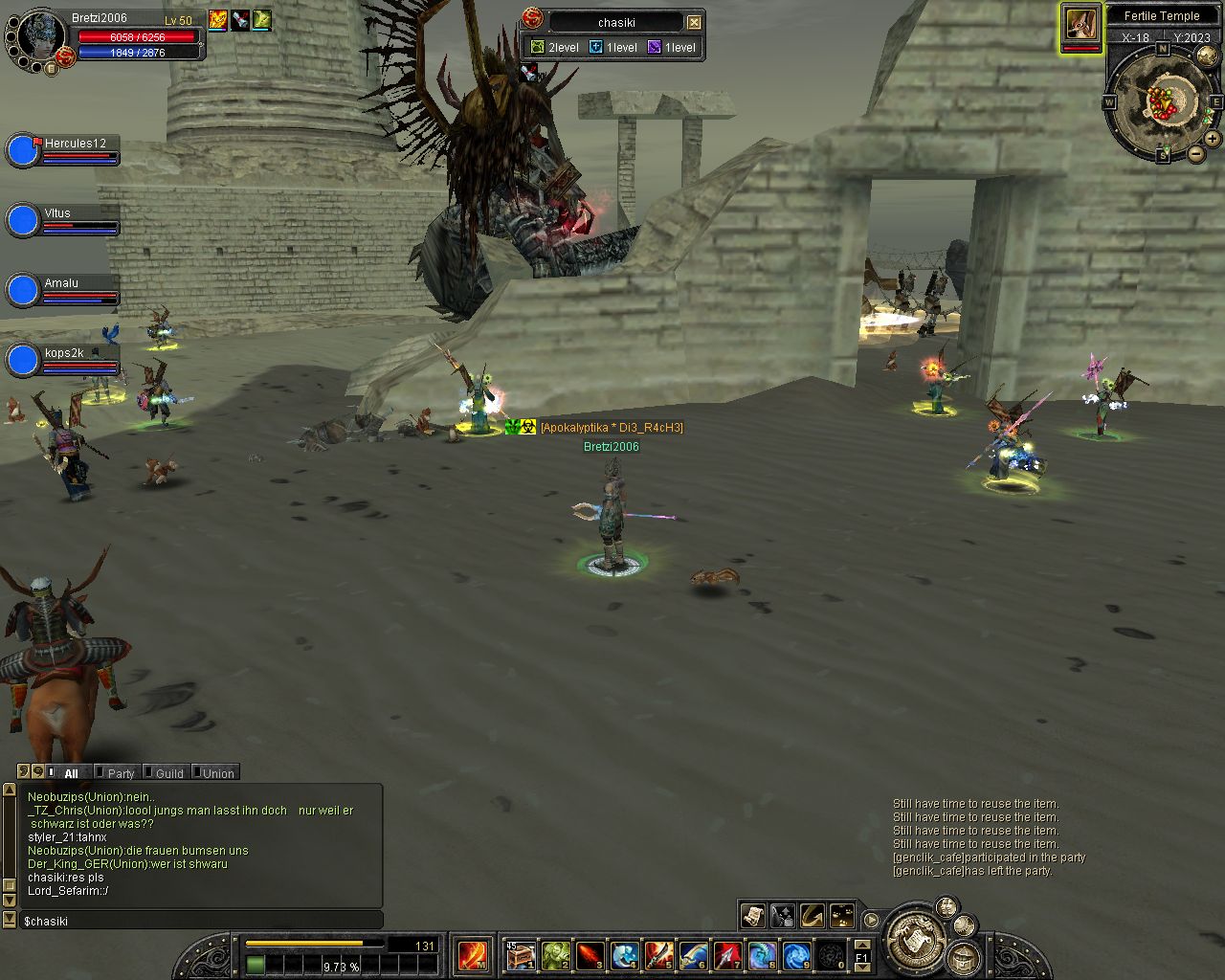Zoom out the minimap

coord(1196,153)
